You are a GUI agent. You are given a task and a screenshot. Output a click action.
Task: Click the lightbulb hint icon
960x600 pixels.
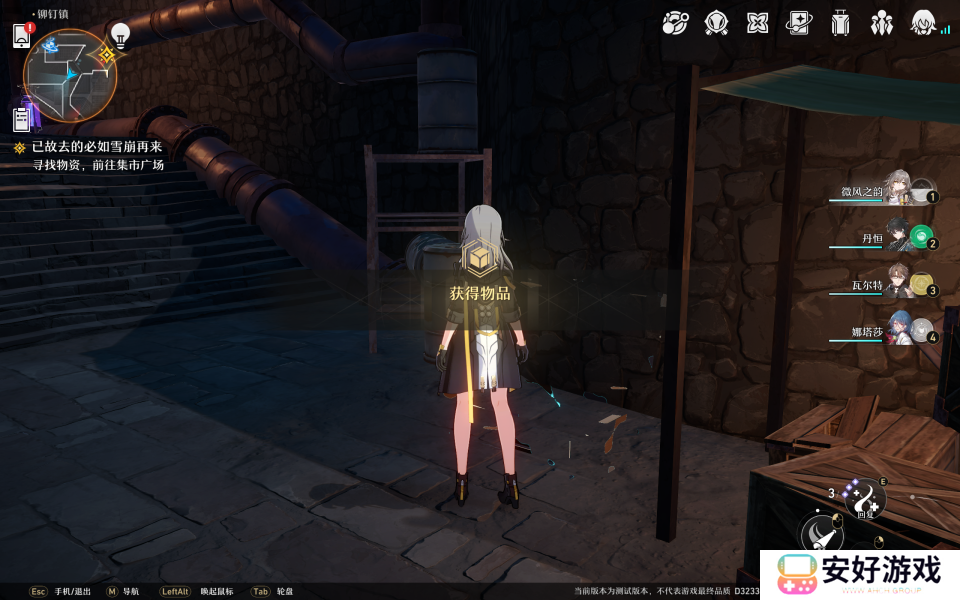(x=120, y=36)
